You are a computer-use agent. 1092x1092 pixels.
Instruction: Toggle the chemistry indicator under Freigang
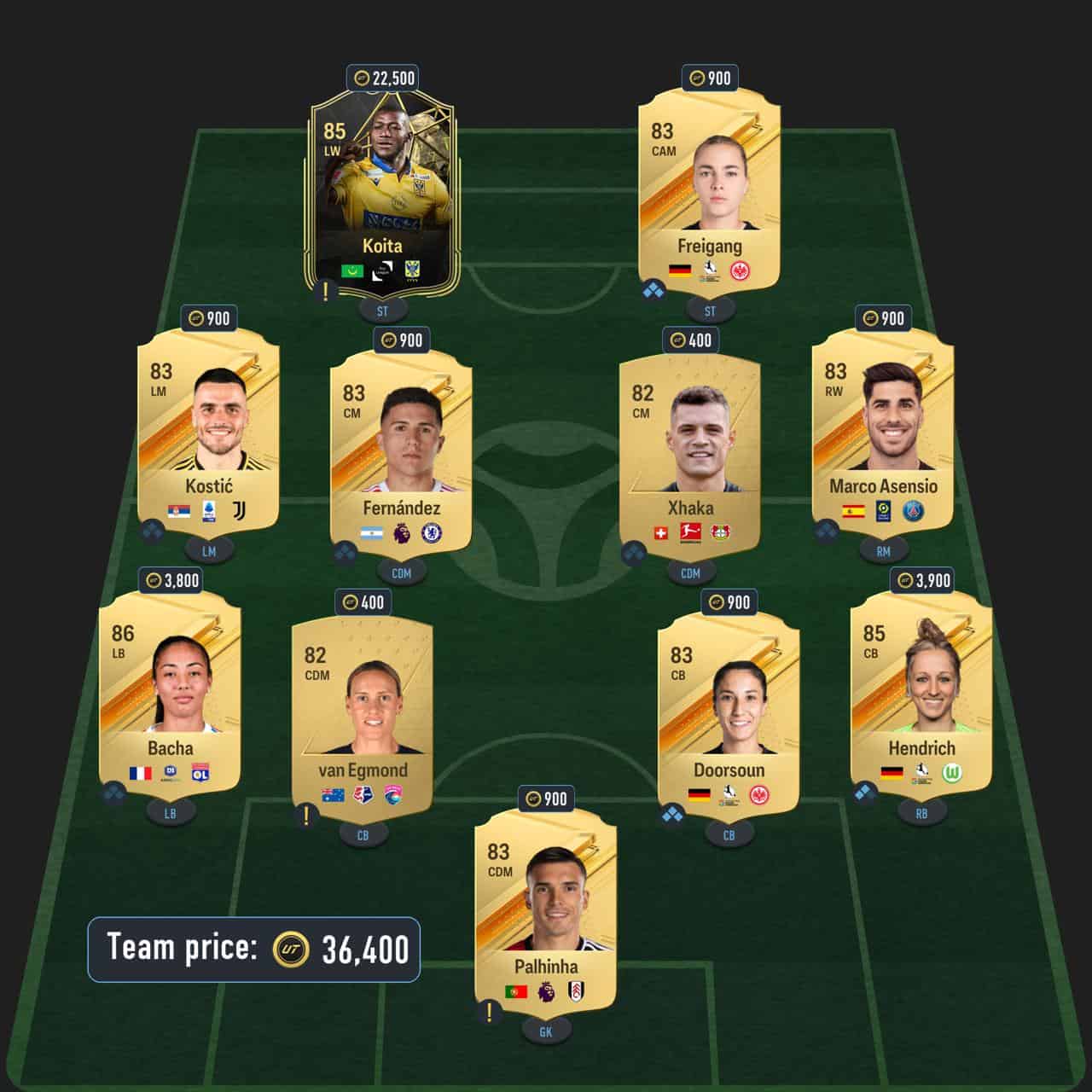(653, 292)
